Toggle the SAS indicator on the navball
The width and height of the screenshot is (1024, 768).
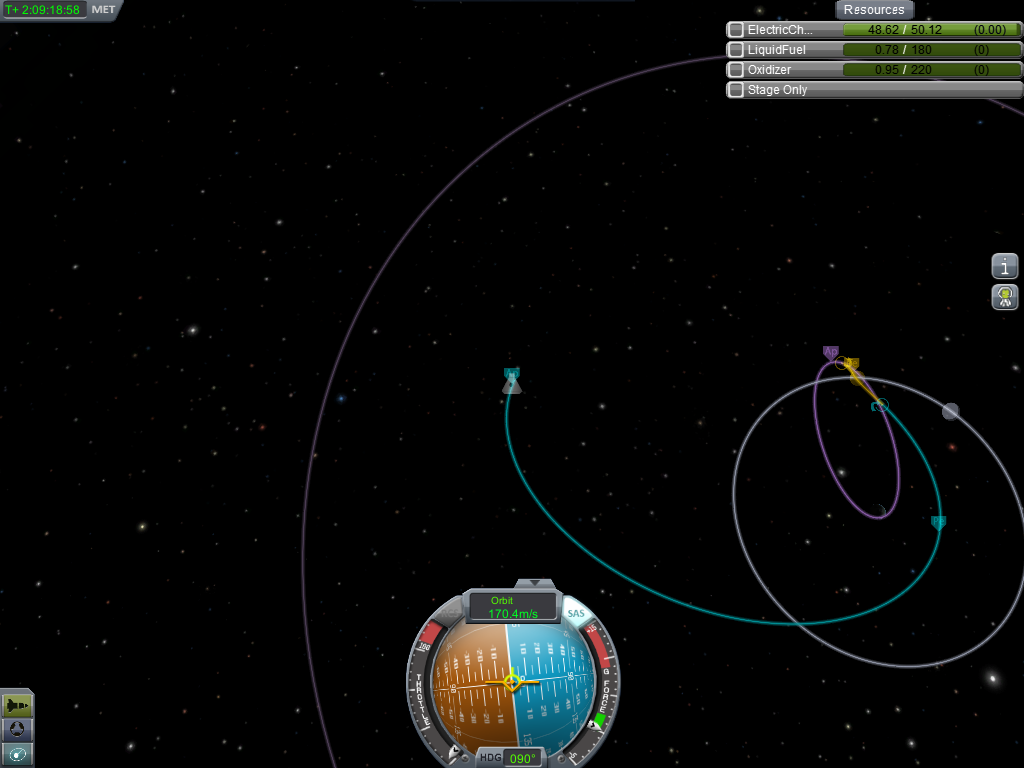576,612
